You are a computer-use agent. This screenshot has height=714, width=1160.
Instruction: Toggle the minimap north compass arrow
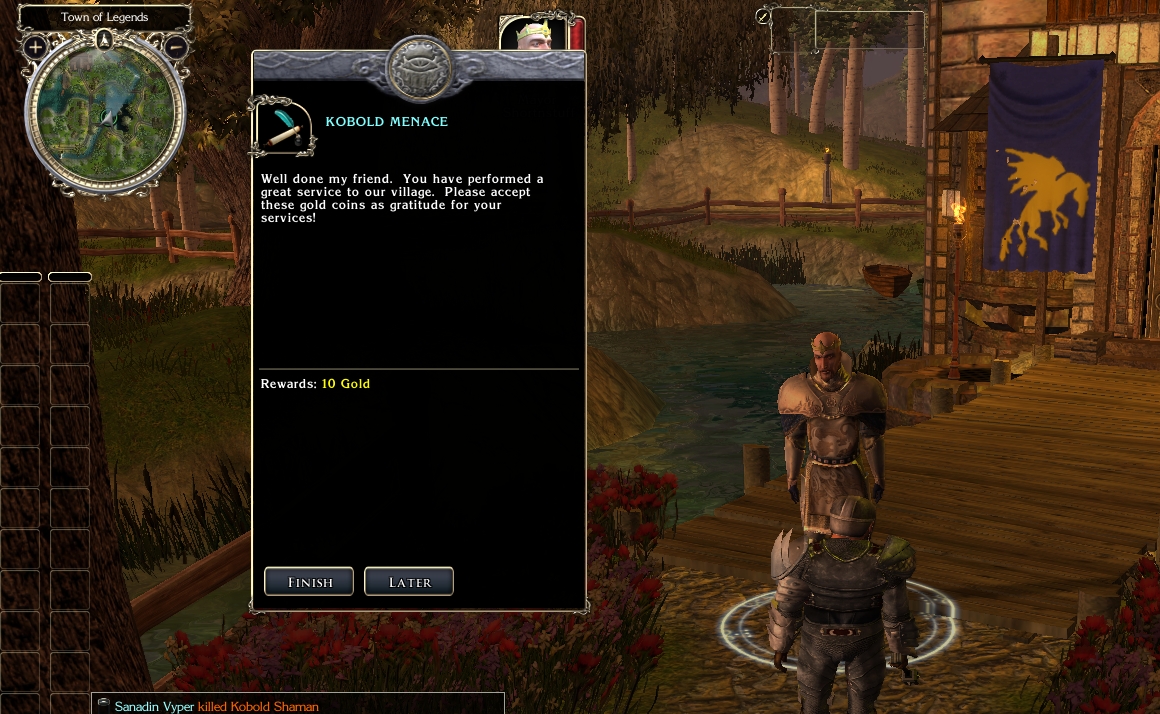pos(105,40)
